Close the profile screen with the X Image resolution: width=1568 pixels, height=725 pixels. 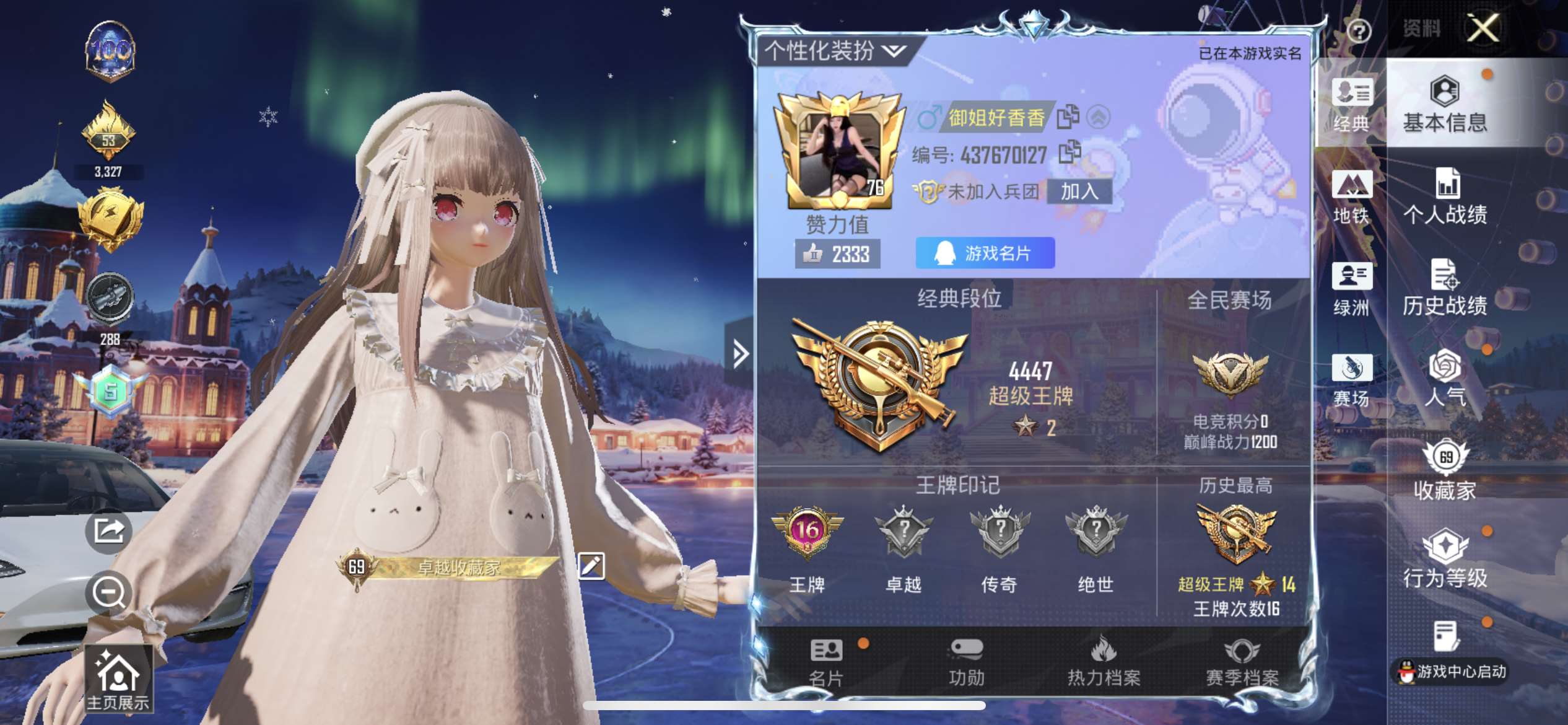(x=1483, y=29)
